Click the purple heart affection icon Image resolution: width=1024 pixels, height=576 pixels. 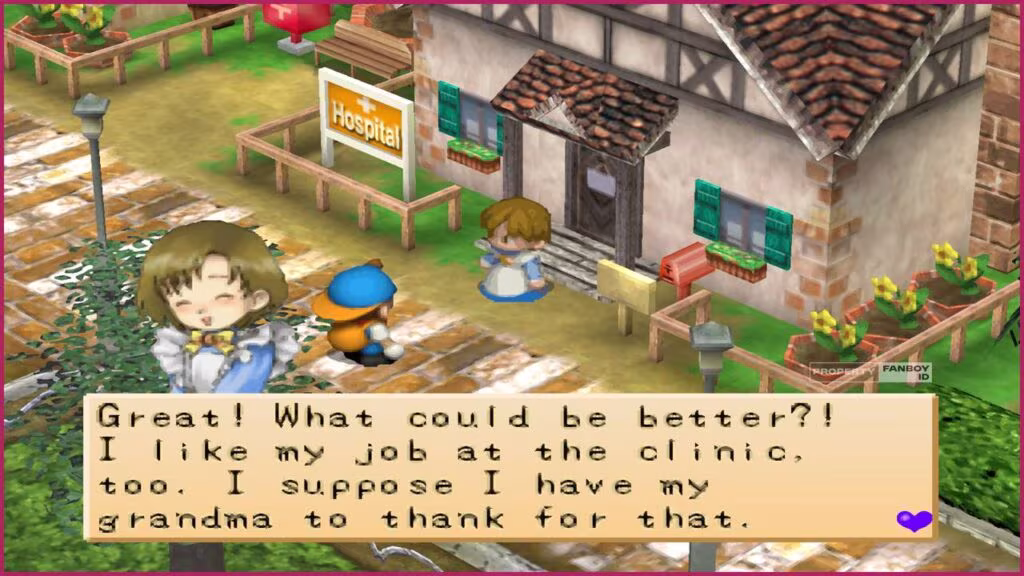tap(913, 520)
